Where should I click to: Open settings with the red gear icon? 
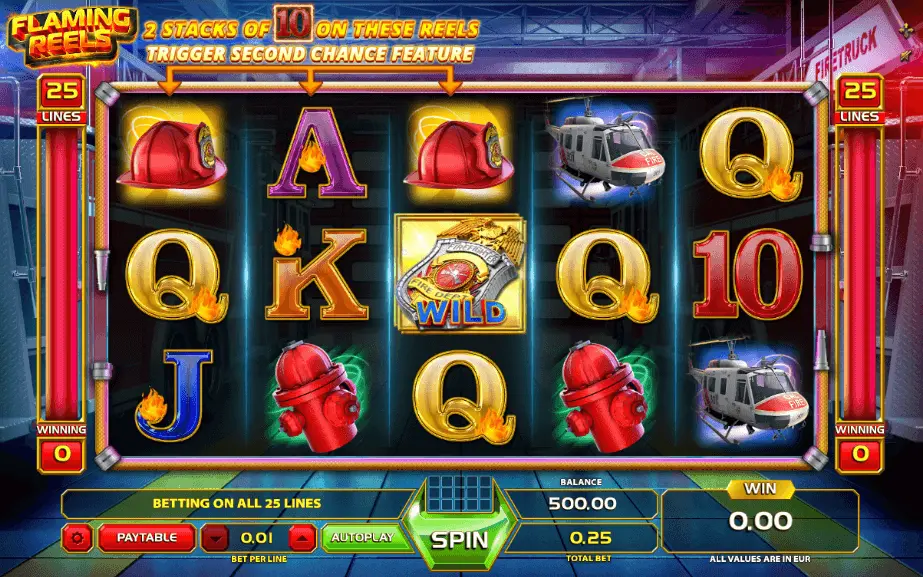(78, 538)
